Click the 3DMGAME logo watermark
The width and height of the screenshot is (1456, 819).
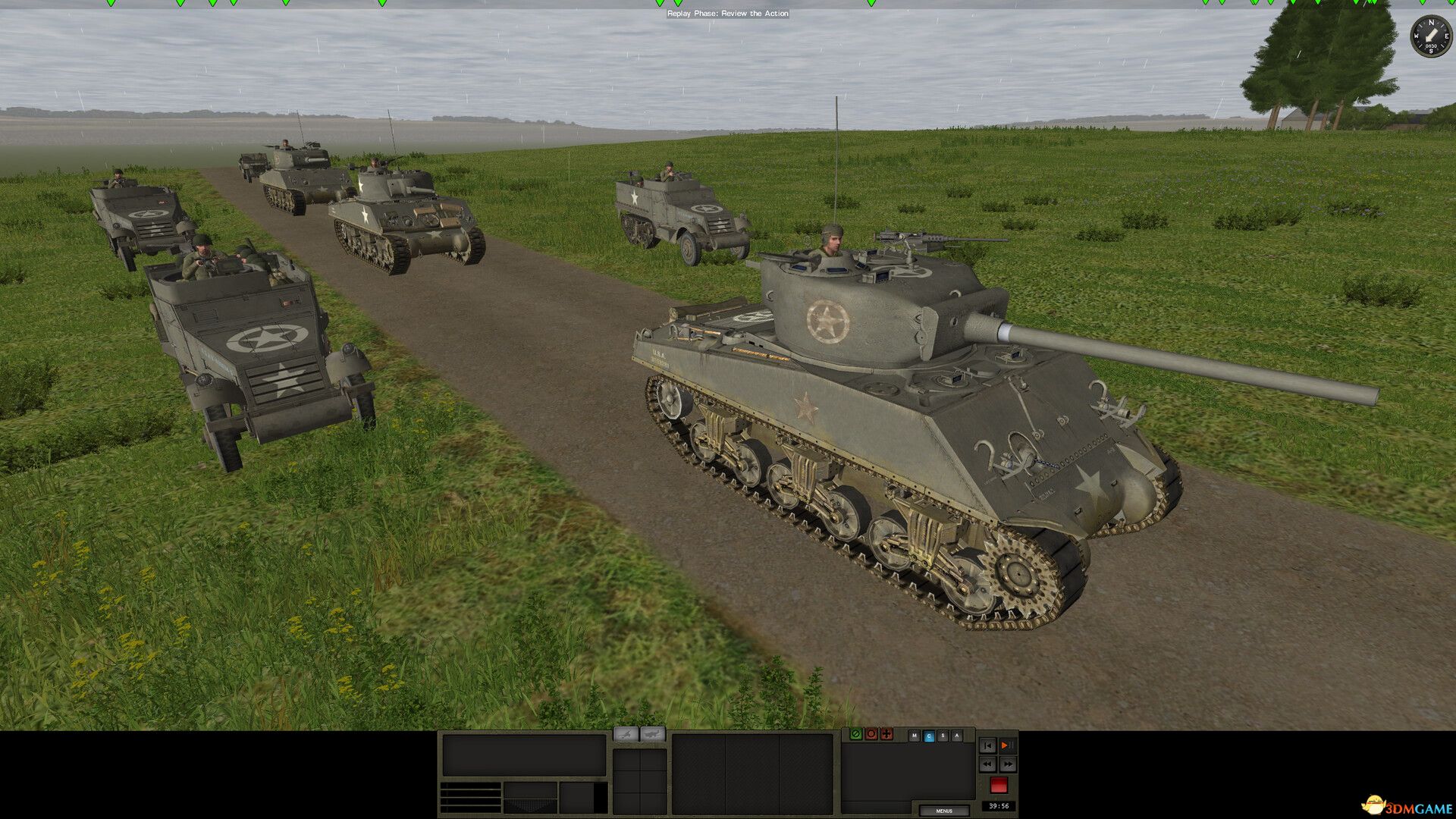tap(1404, 806)
